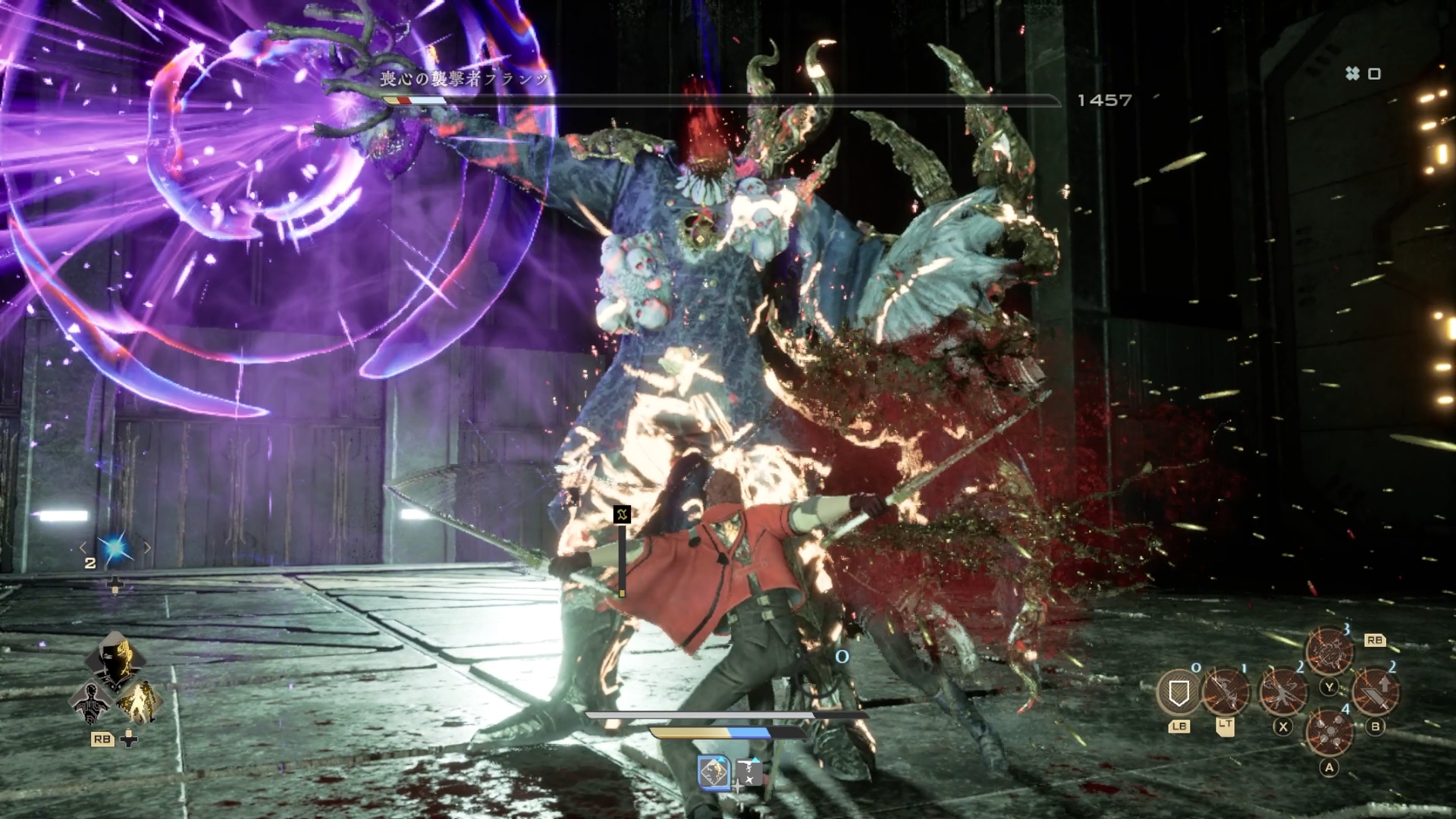Use the glowing blue star item

pyautogui.click(x=115, y=549)
